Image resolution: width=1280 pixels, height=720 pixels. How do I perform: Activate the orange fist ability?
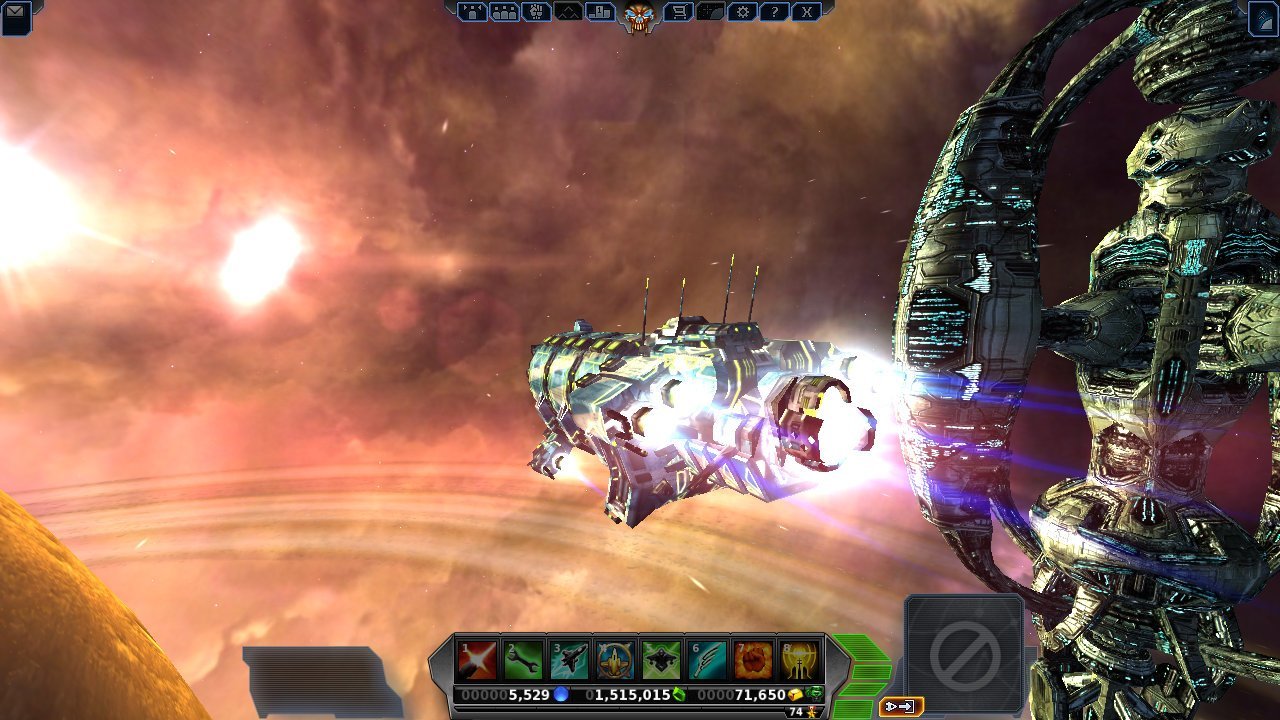coord(753,660)
